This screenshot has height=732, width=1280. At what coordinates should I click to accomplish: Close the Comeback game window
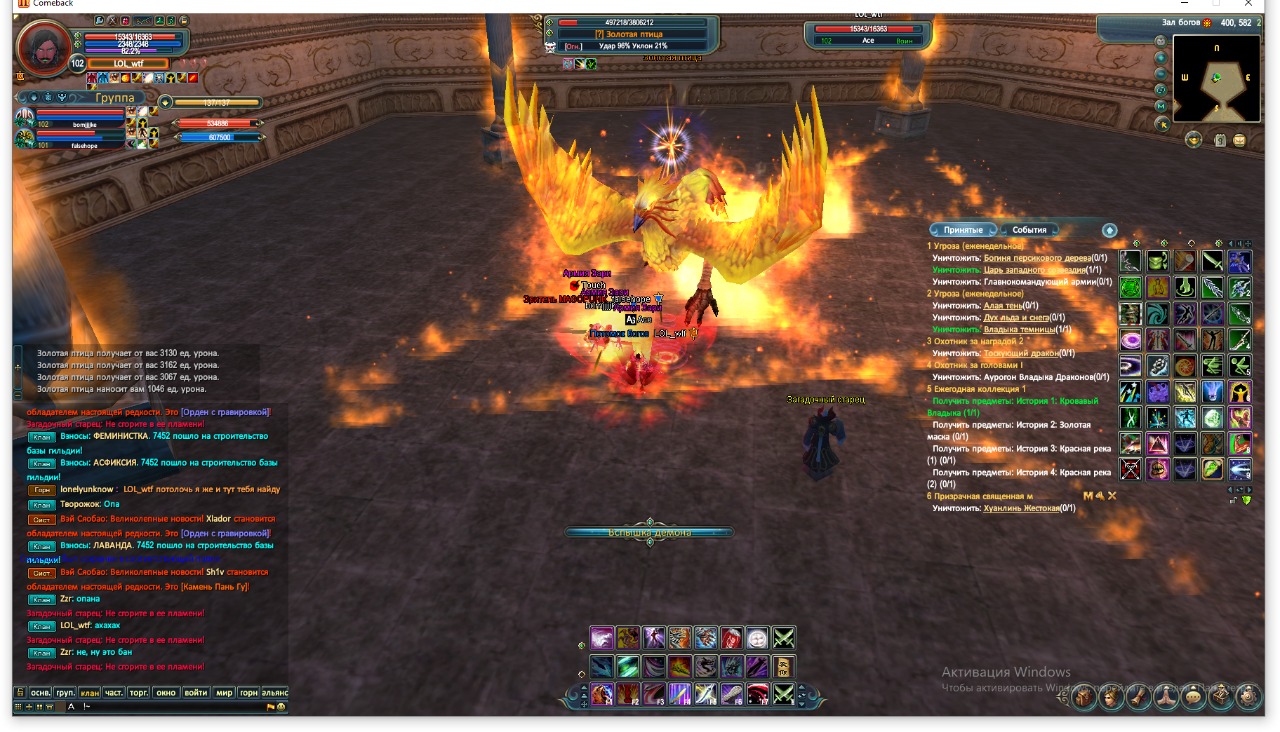[x=1248, y=4]
